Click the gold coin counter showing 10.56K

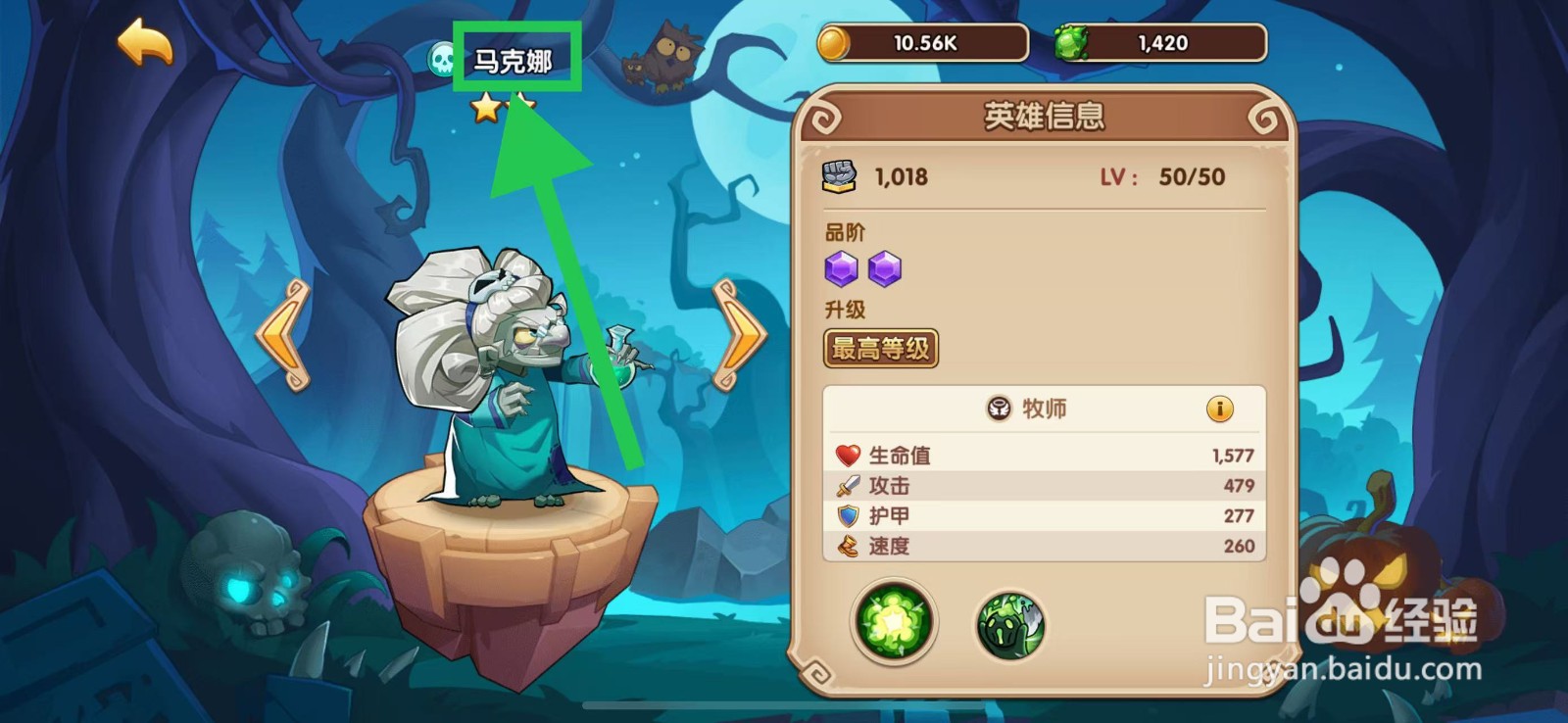click(921, 42)
